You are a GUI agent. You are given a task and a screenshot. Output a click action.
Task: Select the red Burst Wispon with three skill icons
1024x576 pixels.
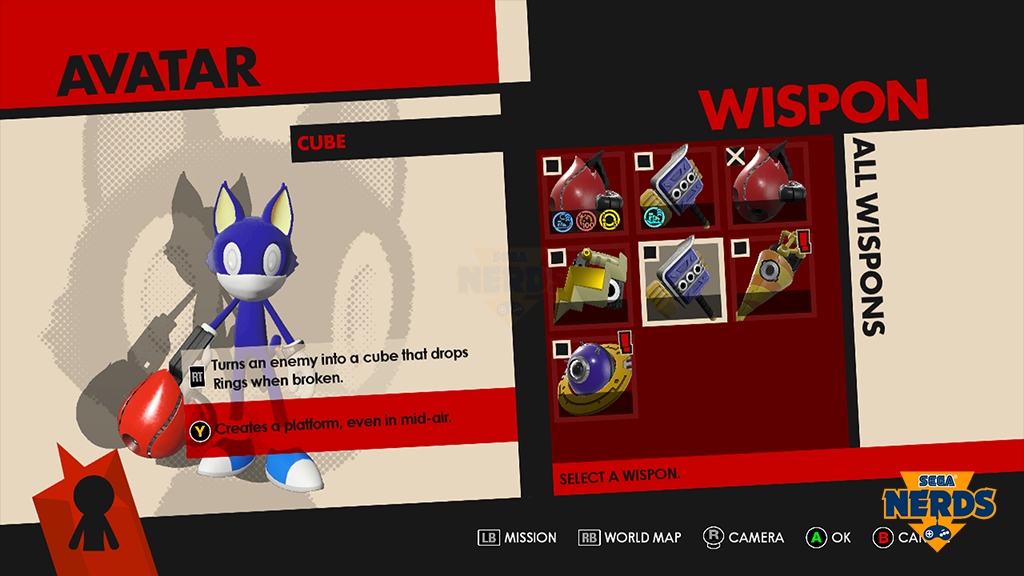tap(587, 190)
